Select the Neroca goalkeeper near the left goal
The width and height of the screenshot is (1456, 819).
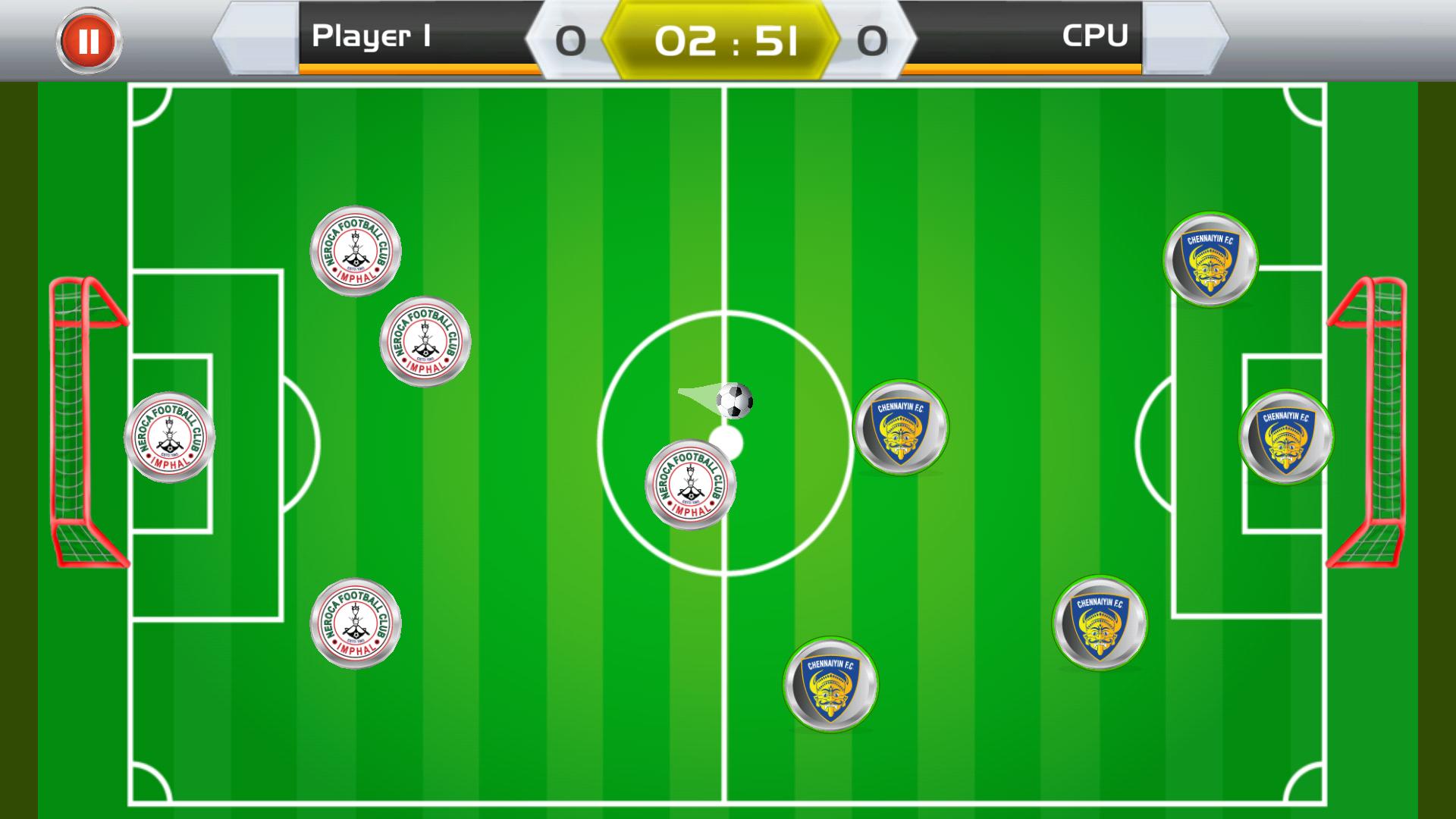pos(168,436)
